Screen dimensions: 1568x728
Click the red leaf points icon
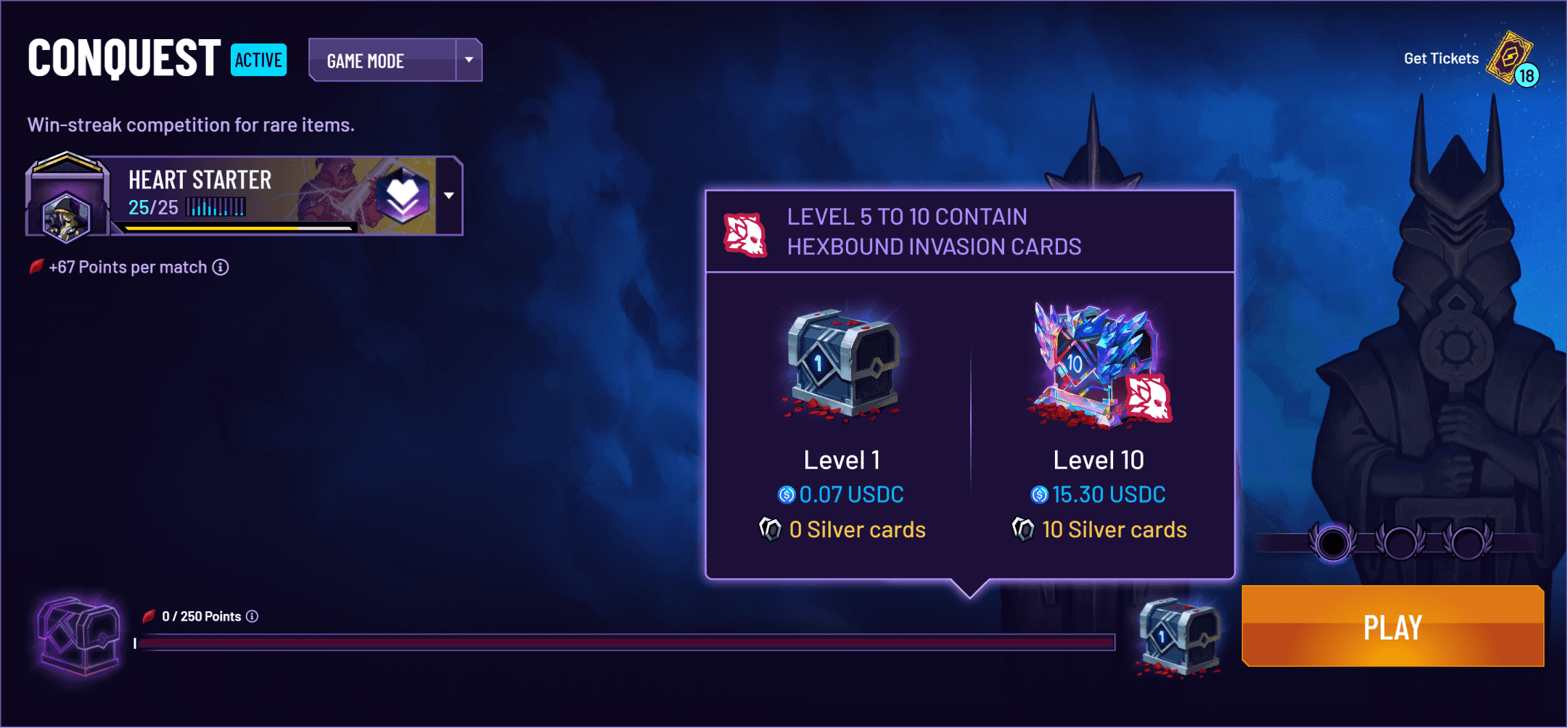click(36, 266)
